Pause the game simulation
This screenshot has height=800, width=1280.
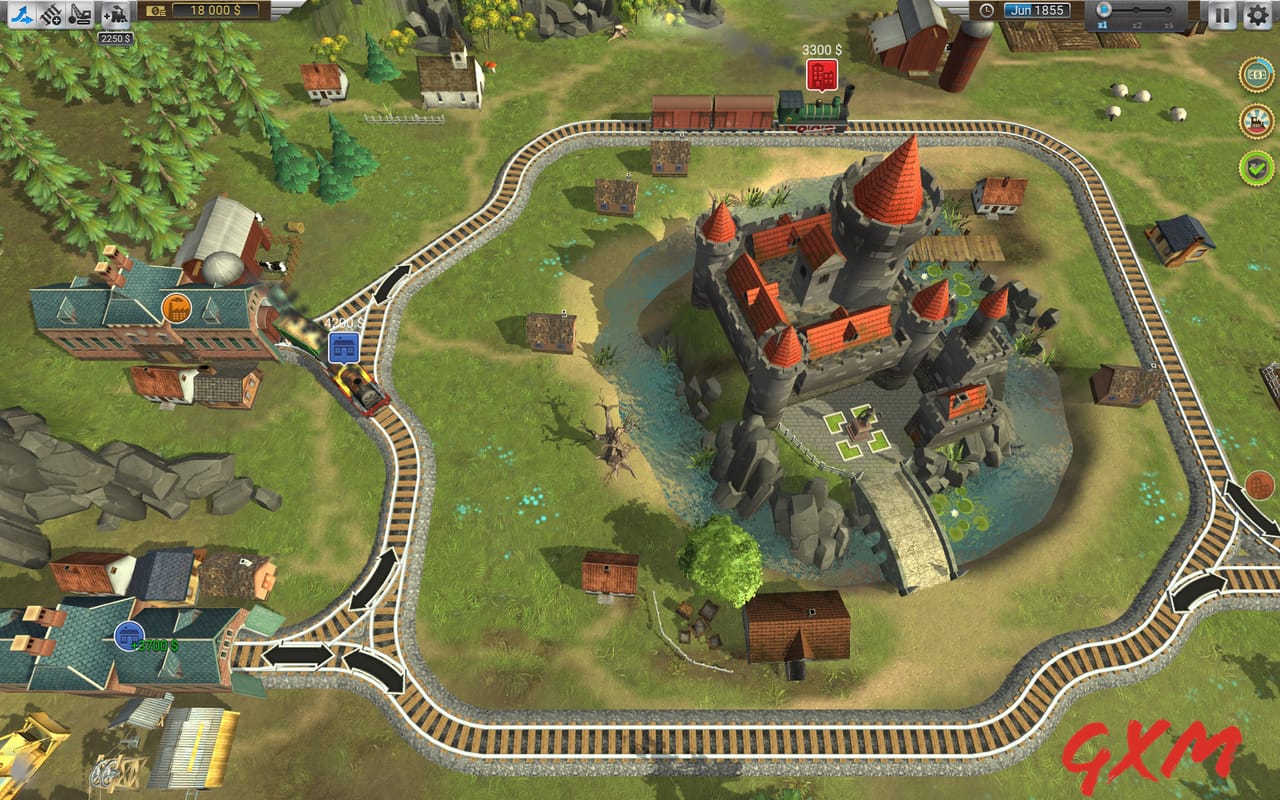pyautogui.click(x=1223, y=15)
